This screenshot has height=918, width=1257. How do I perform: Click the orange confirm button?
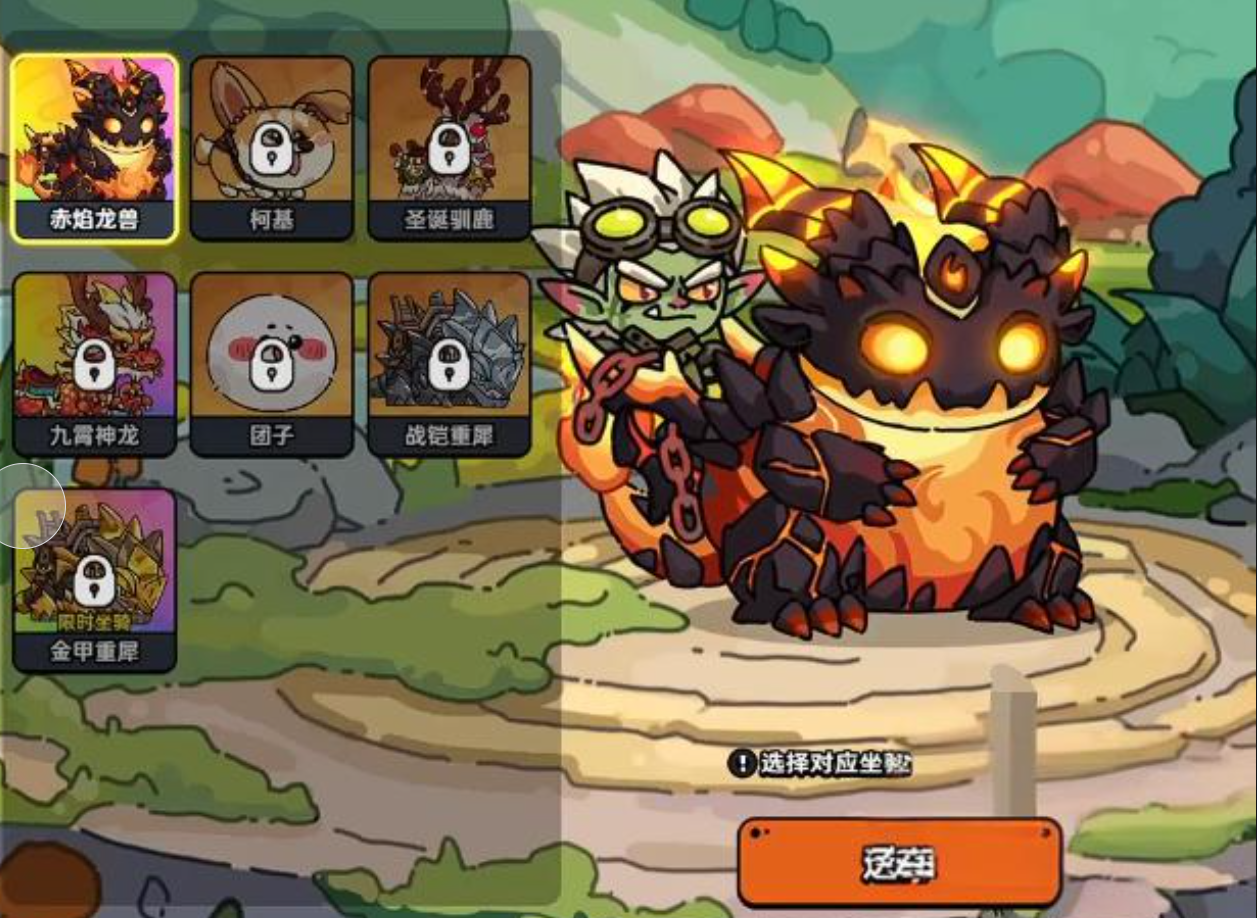(x=899, y=862)
